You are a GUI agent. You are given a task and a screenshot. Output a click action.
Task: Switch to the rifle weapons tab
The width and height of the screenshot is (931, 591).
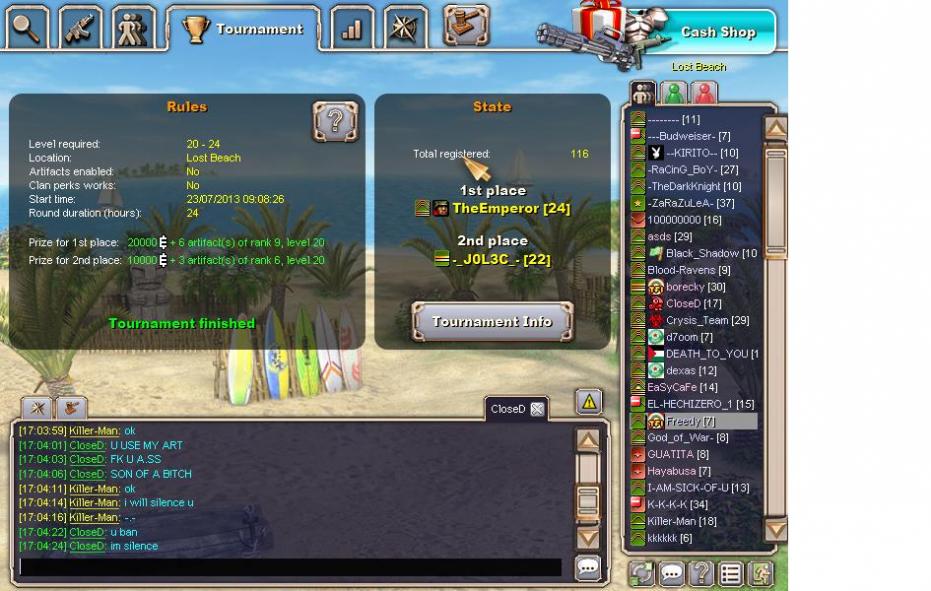79,28
